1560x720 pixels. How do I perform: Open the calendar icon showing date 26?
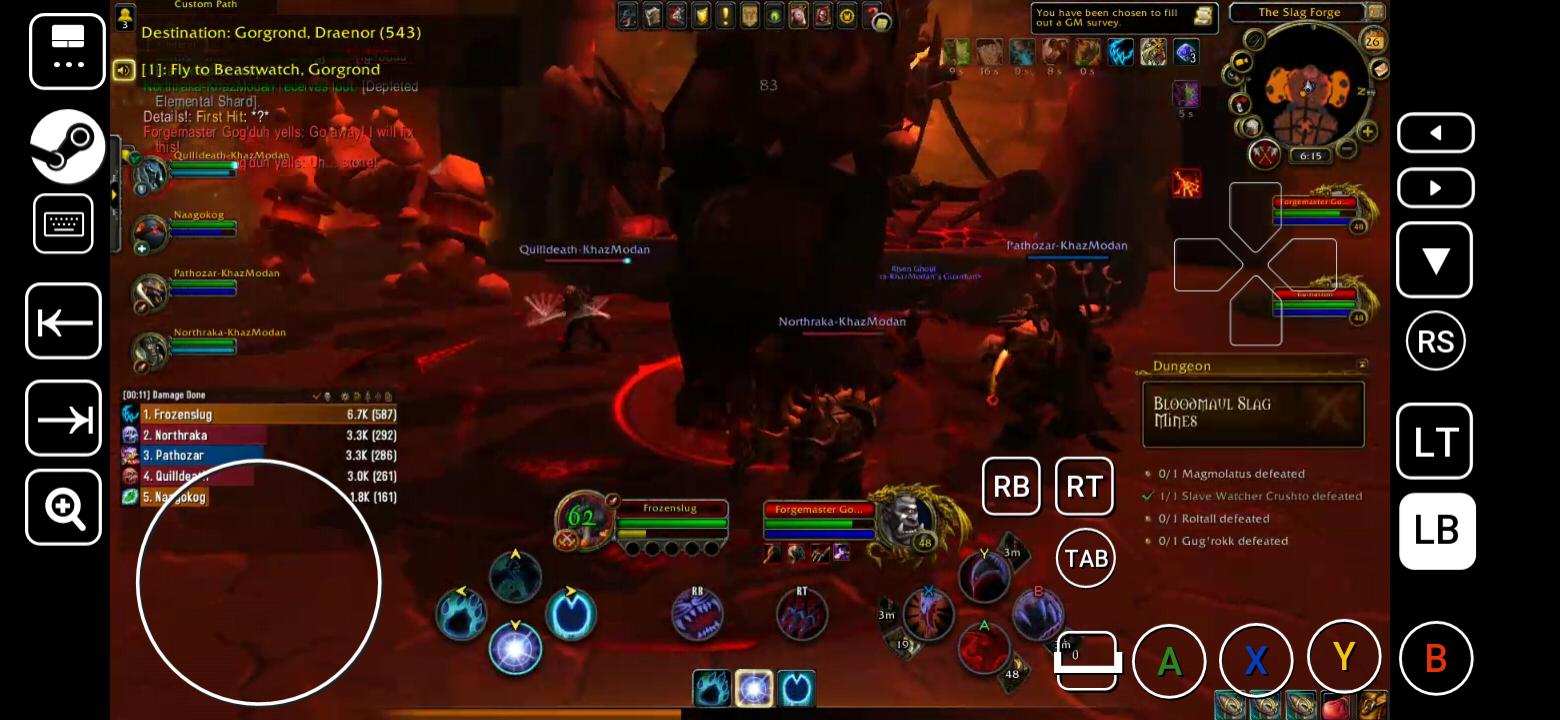[x=1374, y=40]
